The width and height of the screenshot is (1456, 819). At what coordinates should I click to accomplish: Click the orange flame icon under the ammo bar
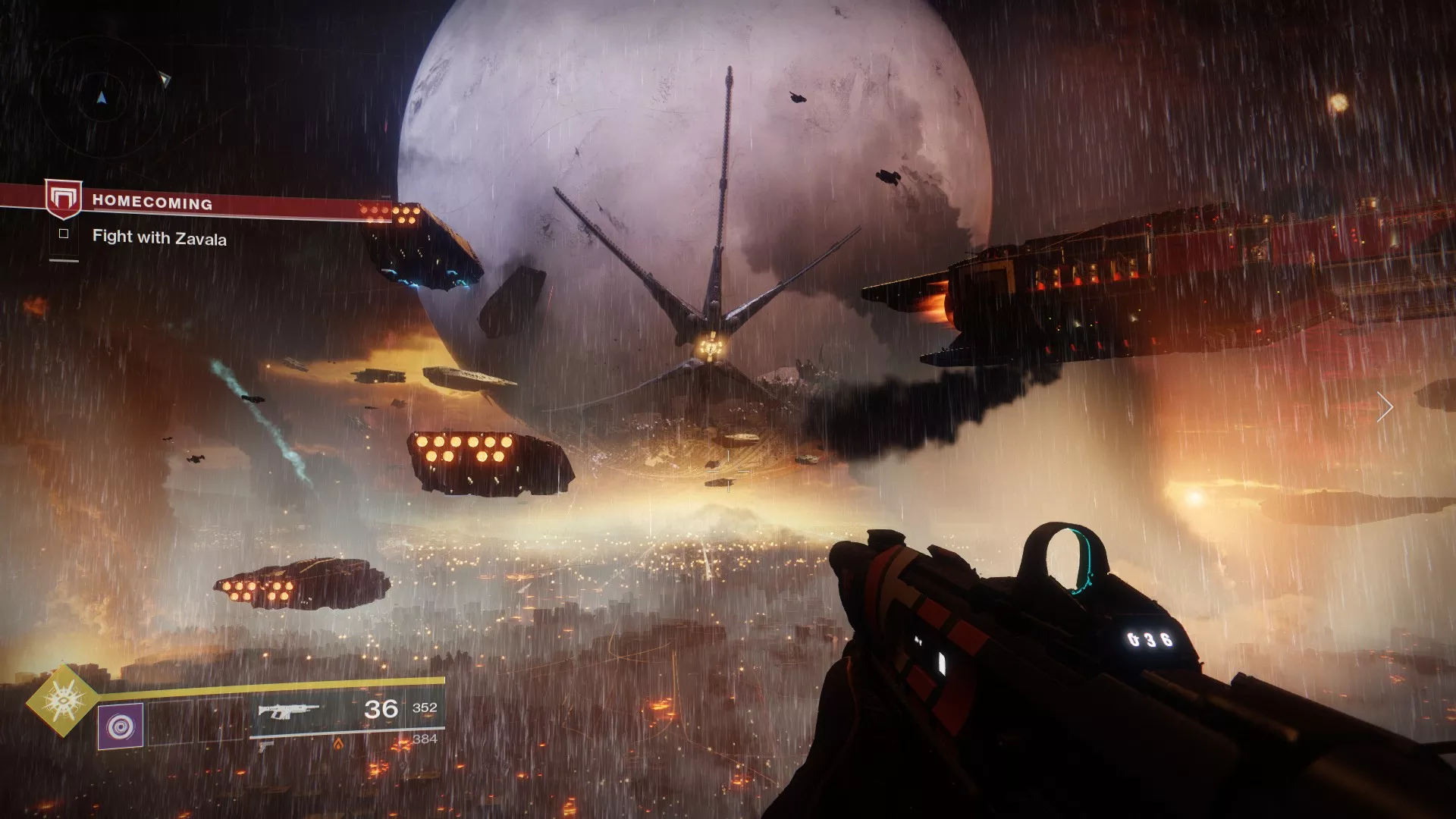click(x=339, y=745)
